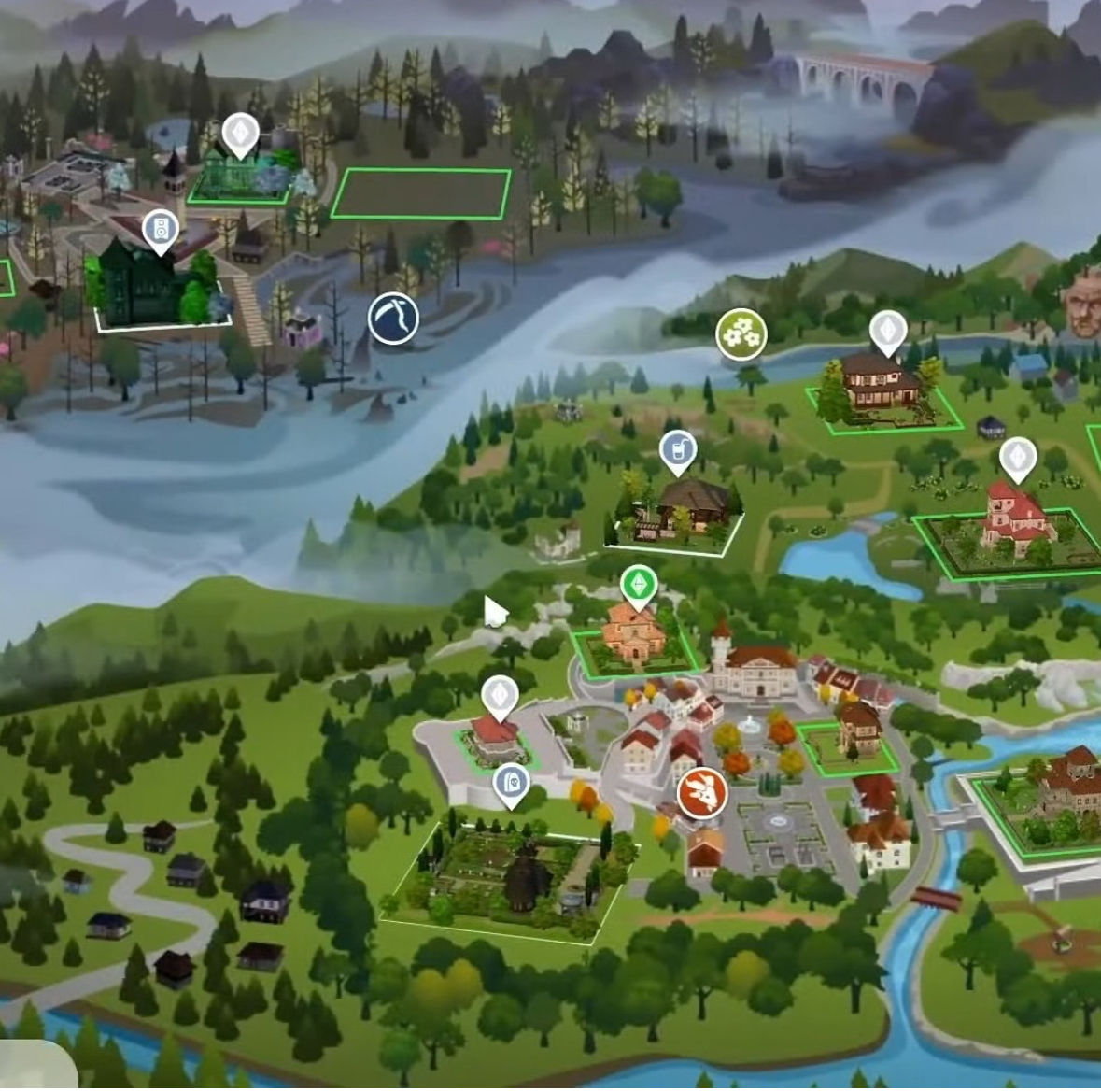Screen dimensions: 1101x1092
Task: Select the drink cup pin over the bar lot
Action: pyautogui.click(x=677, y=450)
